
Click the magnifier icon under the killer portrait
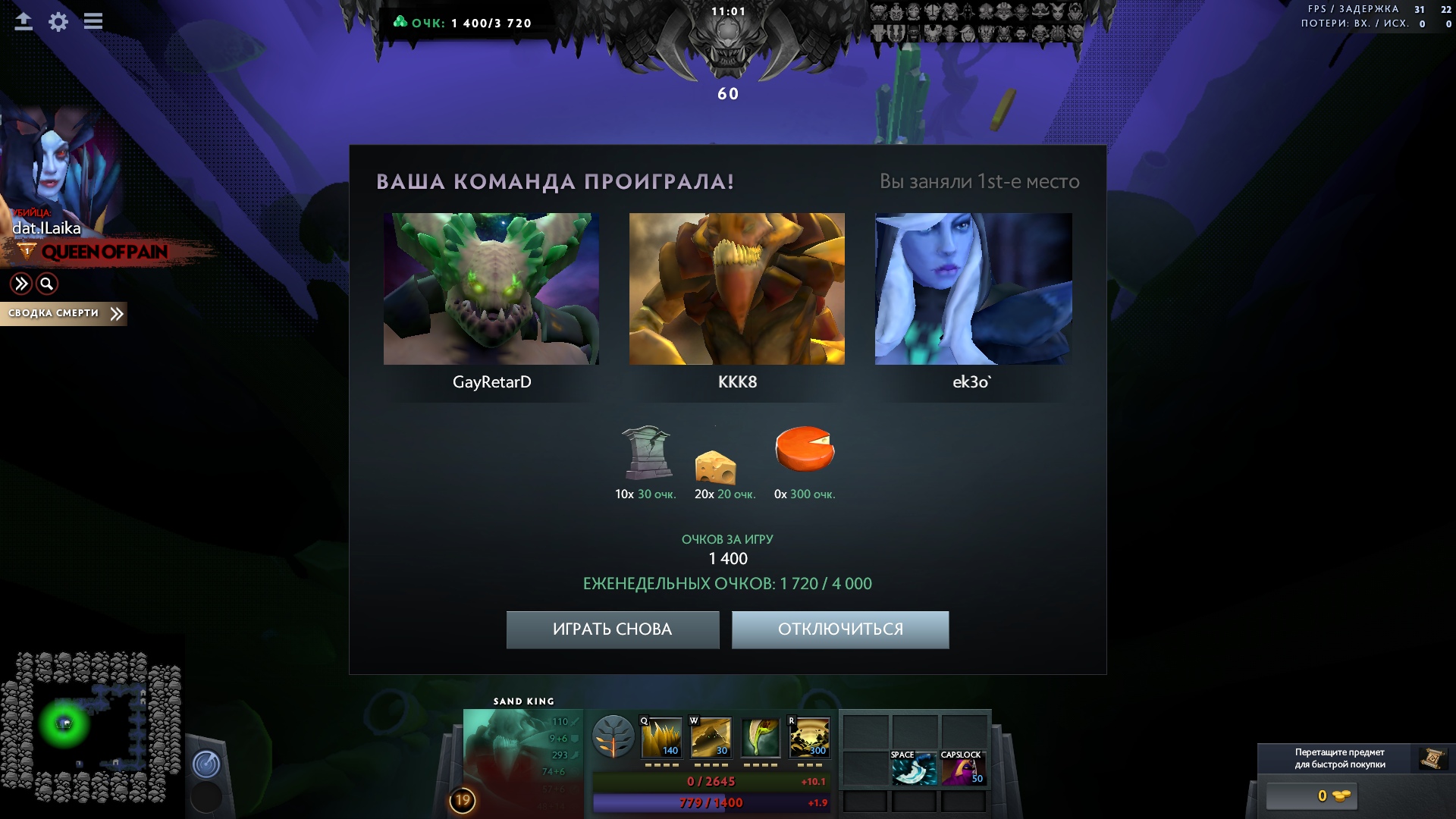pyautogui.click(x=47, y=284)
